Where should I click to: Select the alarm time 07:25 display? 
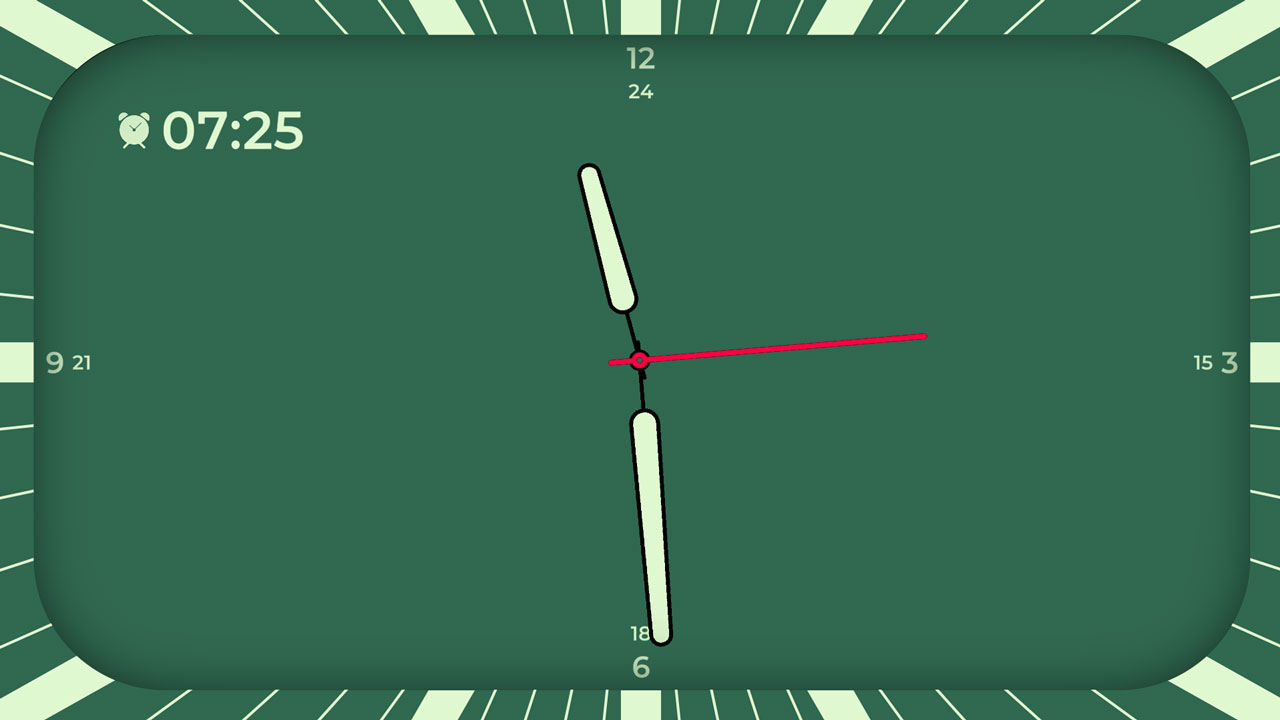(238, 129)
